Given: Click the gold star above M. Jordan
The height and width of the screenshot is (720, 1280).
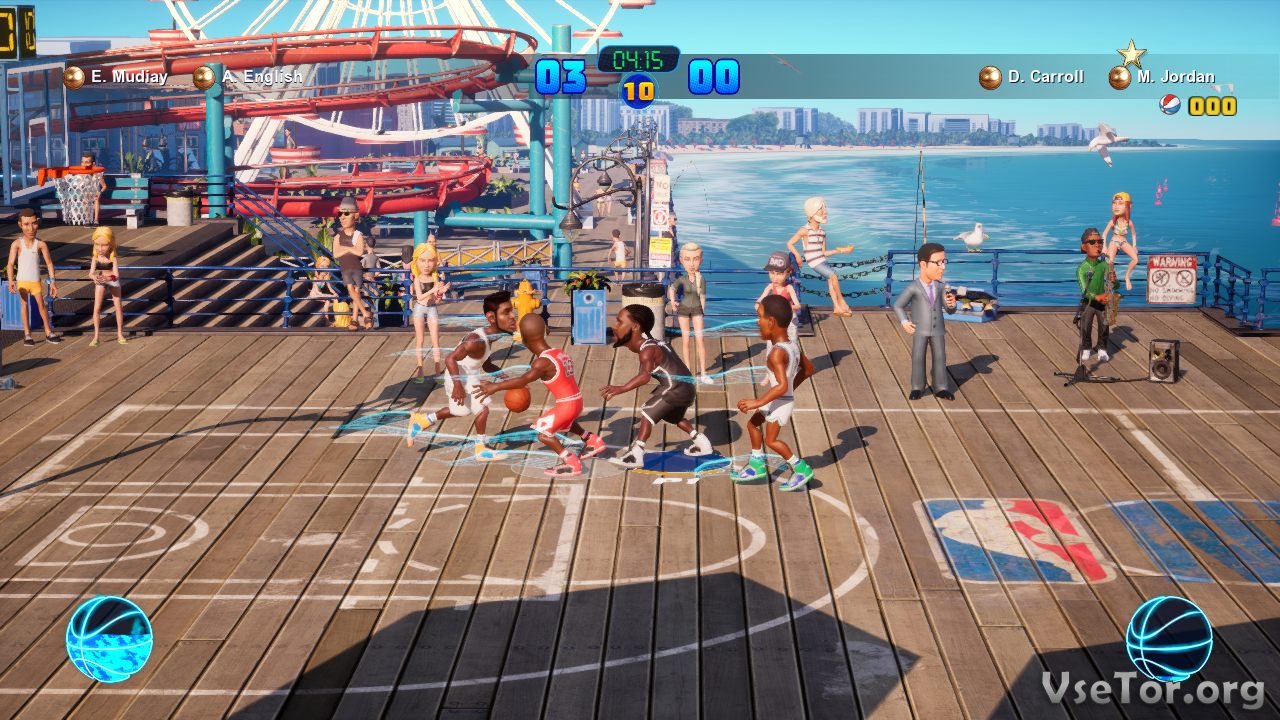Looking at the screenshot, I should pyautogui.click(x=1131, y=53).
